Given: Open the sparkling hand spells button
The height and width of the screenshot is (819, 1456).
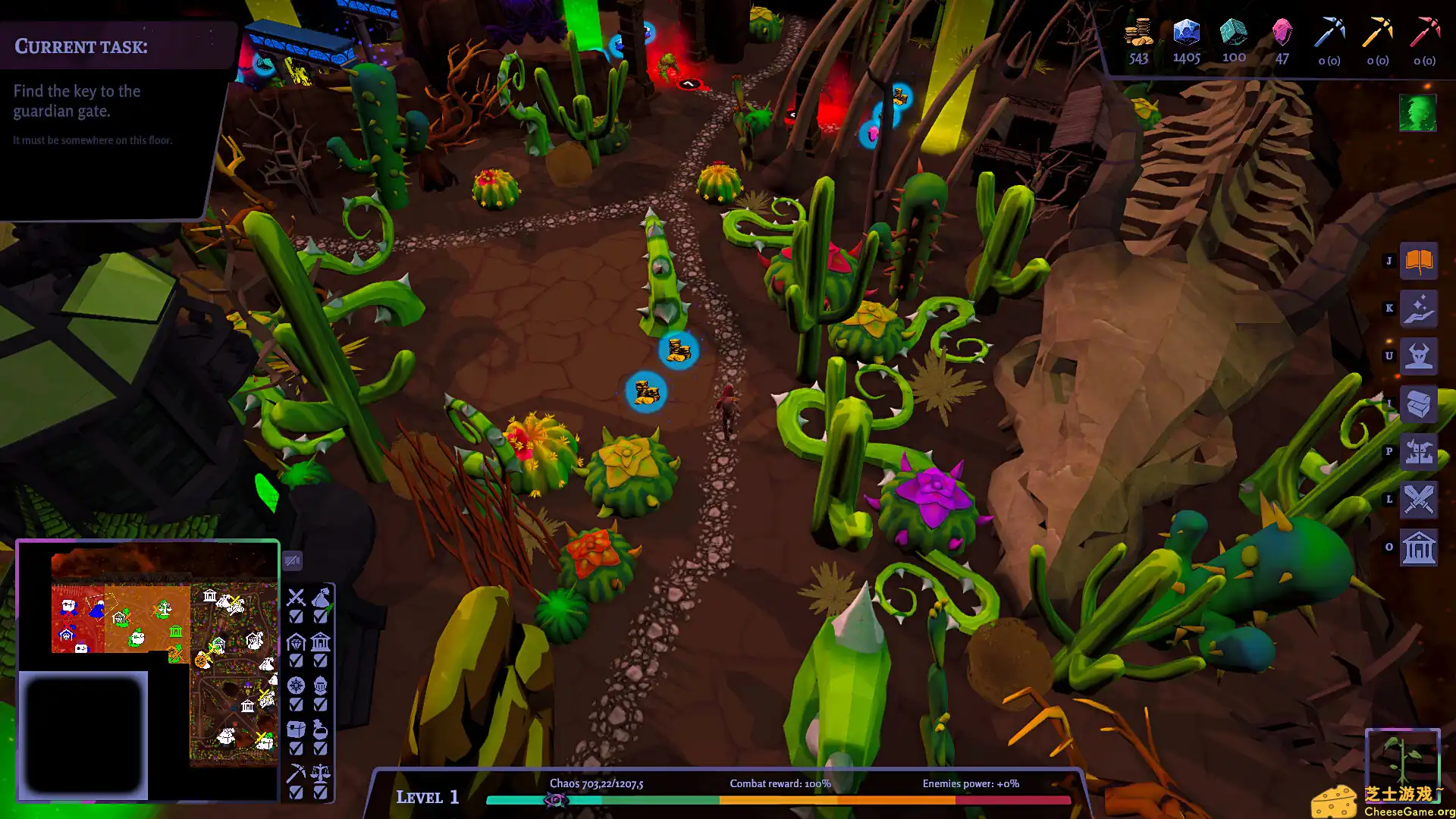Looking at the screenshot, I should pos(1418,309).
